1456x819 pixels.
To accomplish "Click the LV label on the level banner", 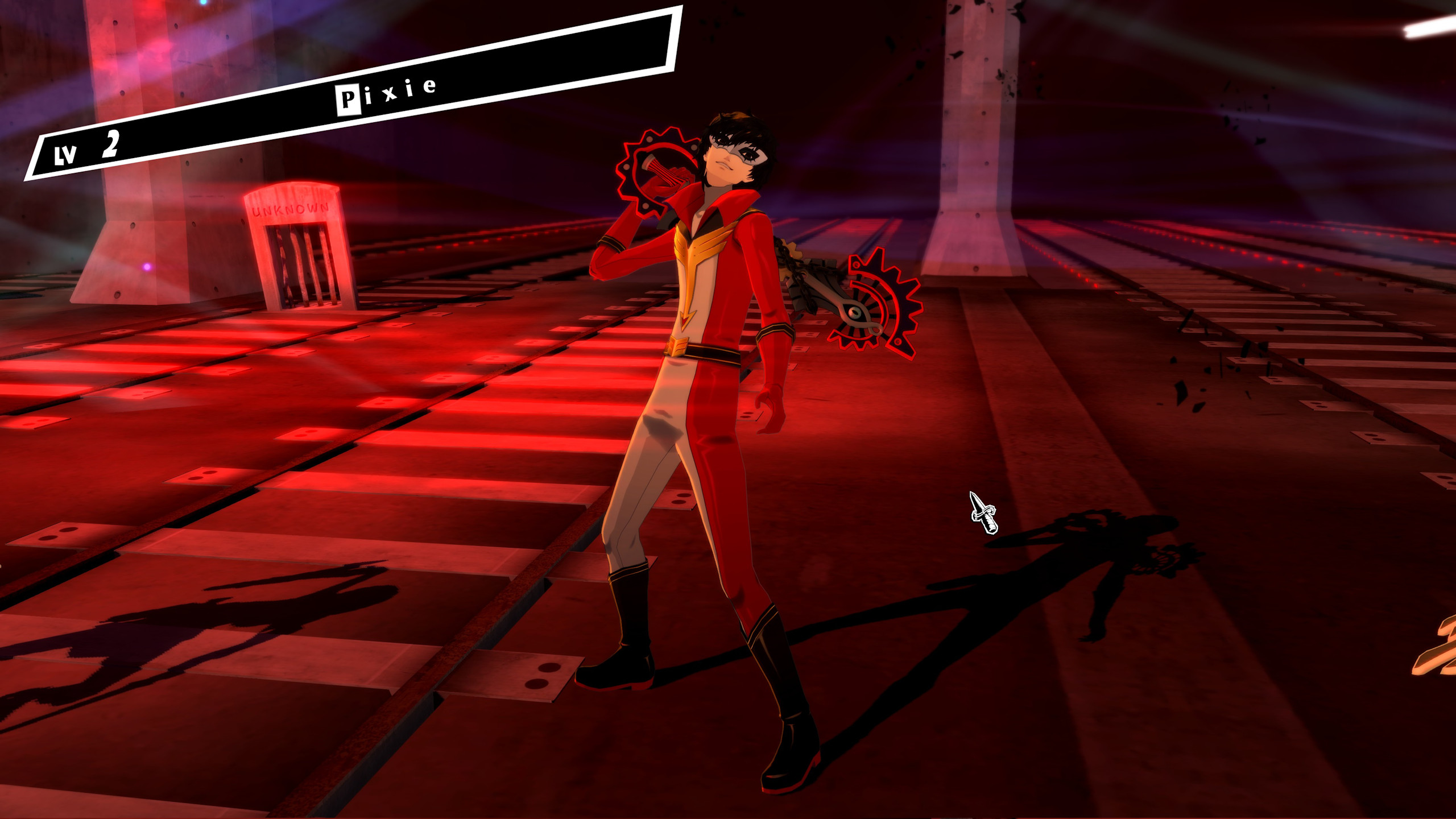I will (64, 152).
